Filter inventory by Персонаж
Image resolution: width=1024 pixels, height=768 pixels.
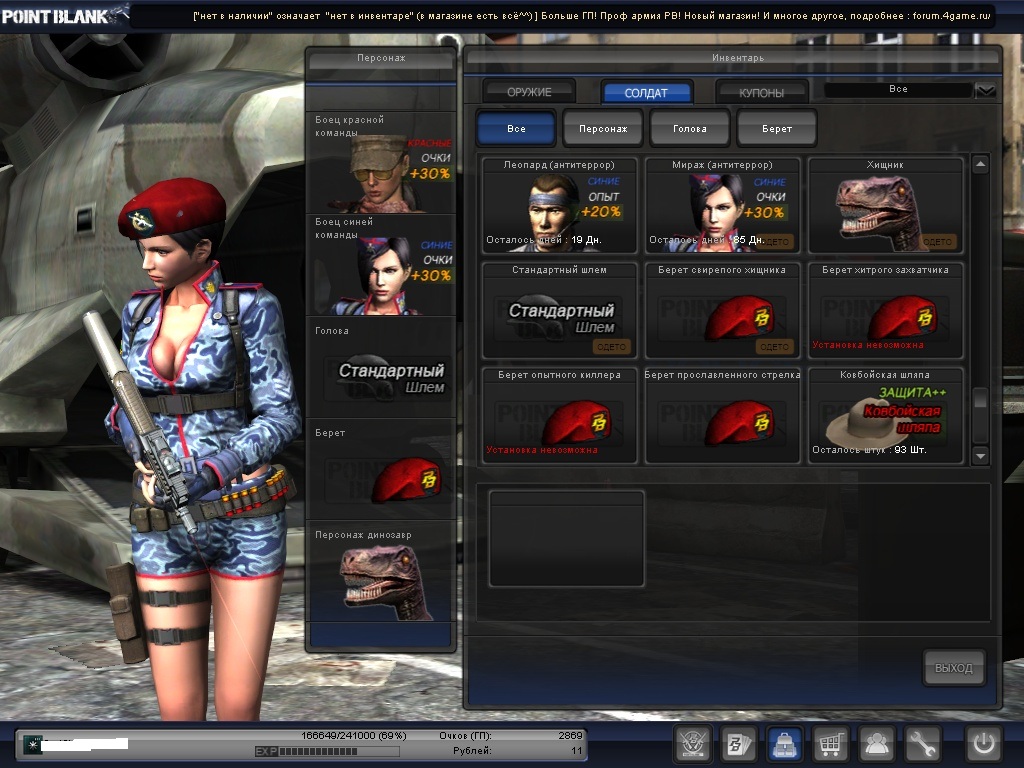pos(603,129)
